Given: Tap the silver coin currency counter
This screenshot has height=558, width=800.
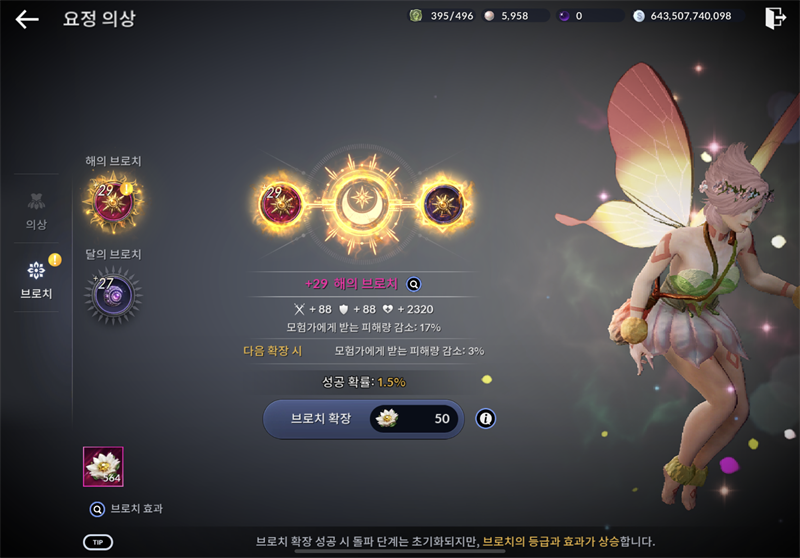Looking at the screenshot, I should coord(682,16).
